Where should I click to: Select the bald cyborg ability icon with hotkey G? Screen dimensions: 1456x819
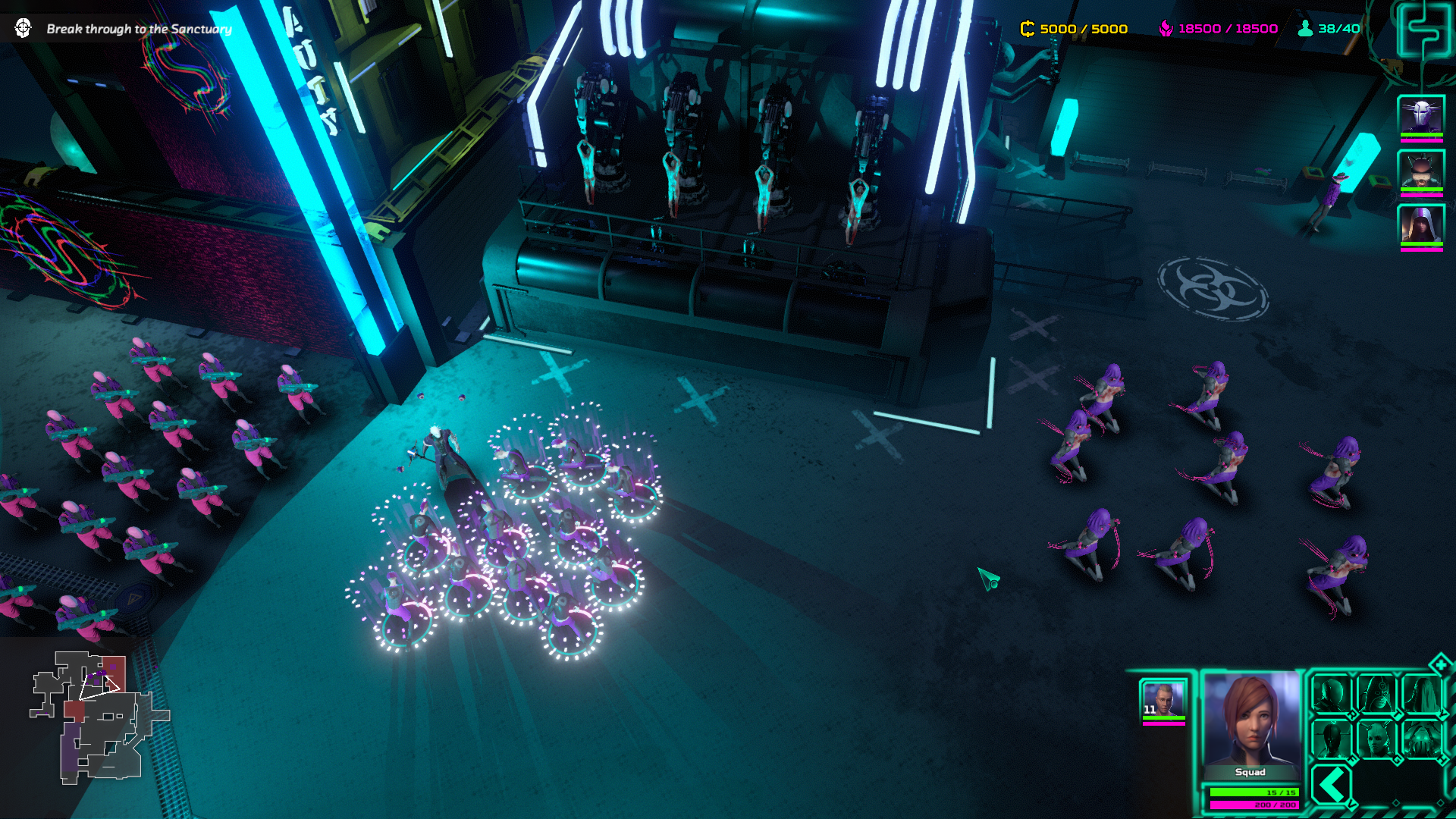pyautogui.click(x=1377, y=739)
